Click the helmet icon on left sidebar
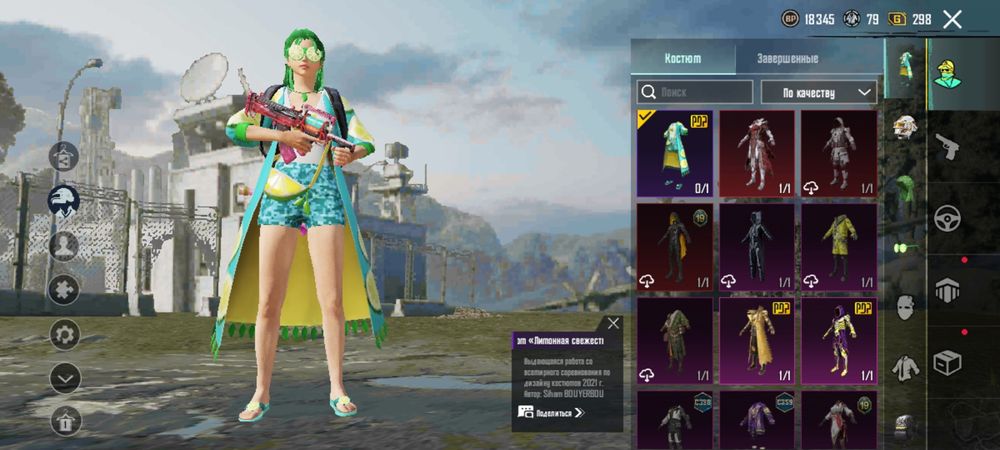 click(x=65, y=198)
